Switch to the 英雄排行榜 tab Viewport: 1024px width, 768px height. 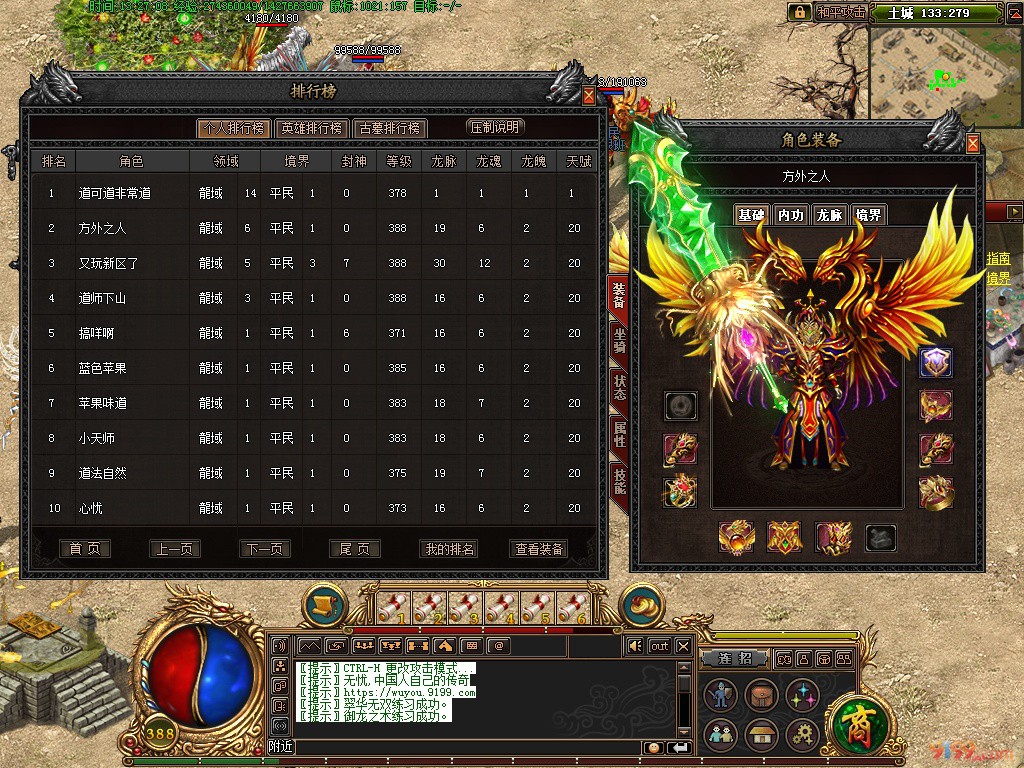(x=311, y=128)
